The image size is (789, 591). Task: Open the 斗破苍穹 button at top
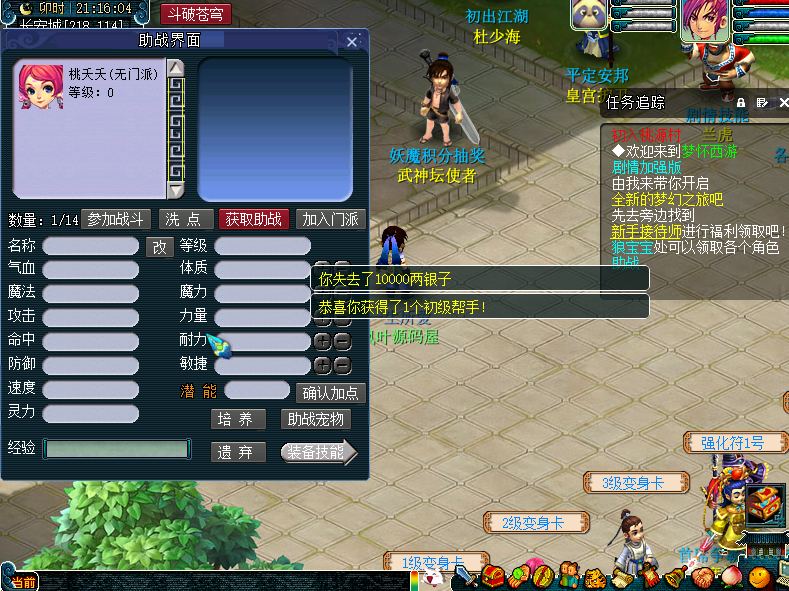tap(196, 15)
